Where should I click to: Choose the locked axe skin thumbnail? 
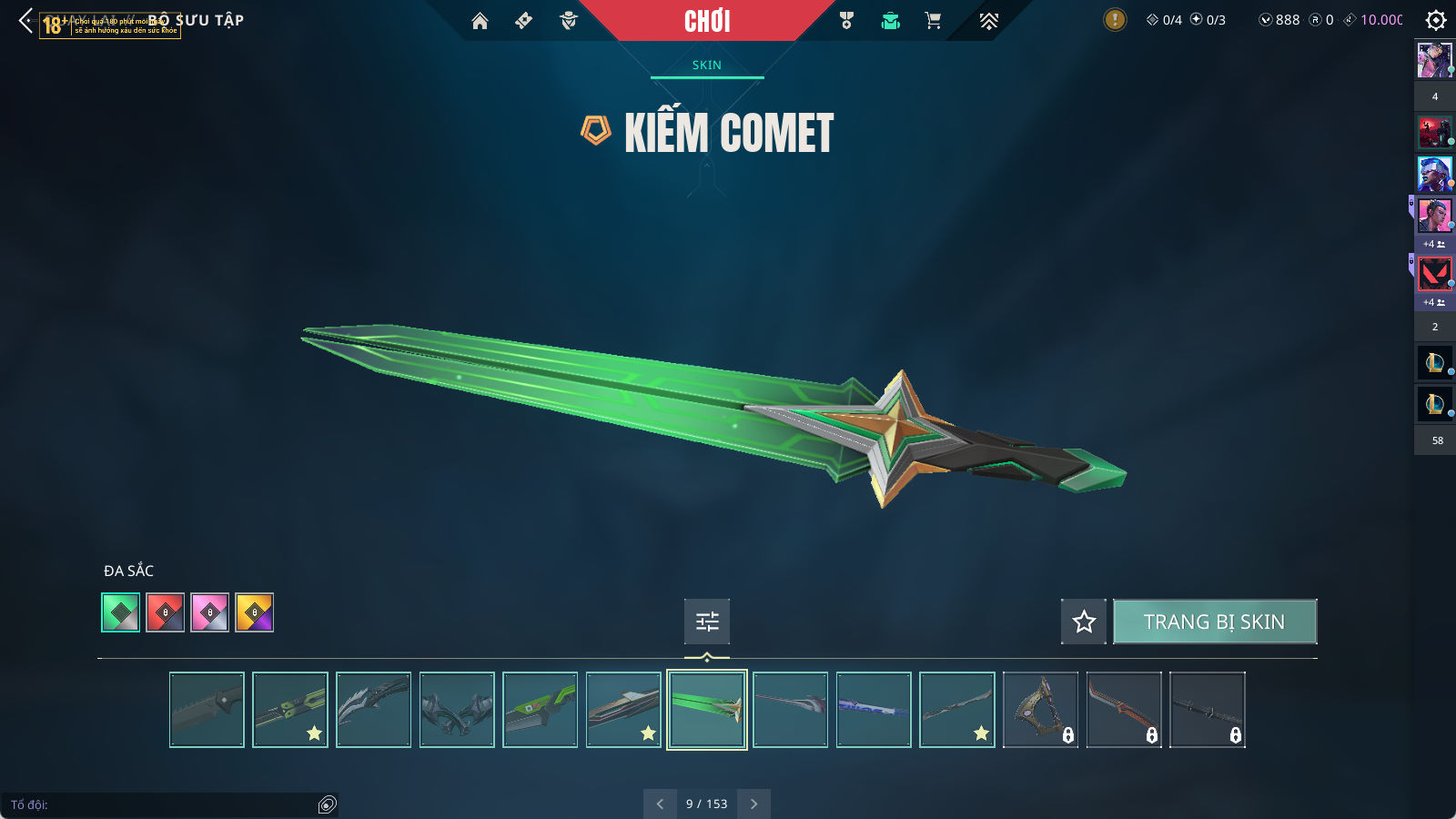click(x=1040, y=710)
